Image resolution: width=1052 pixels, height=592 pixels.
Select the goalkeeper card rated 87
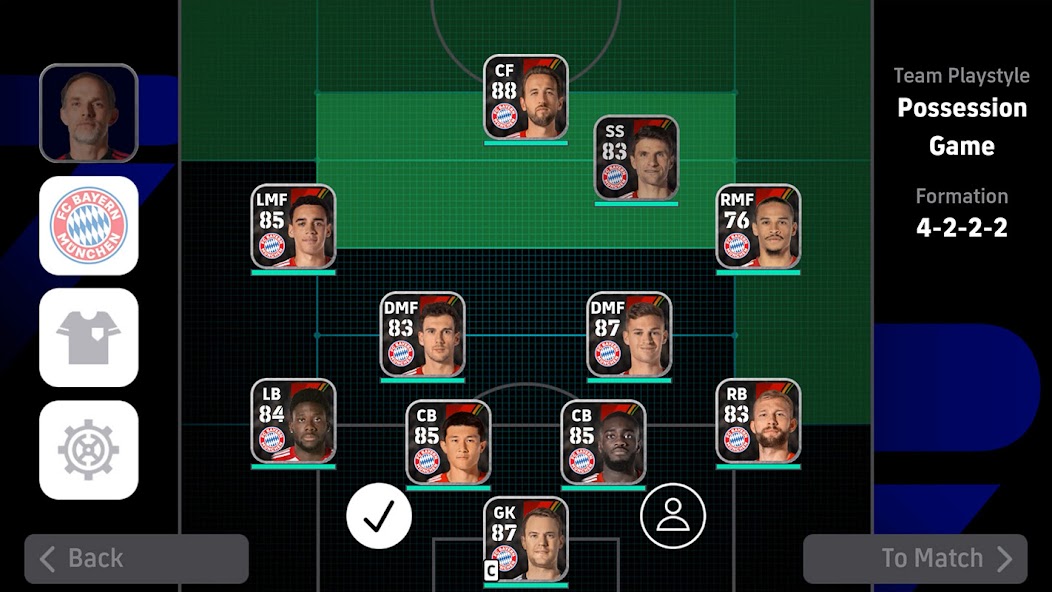pyautogui.click(x=526, y=538)
